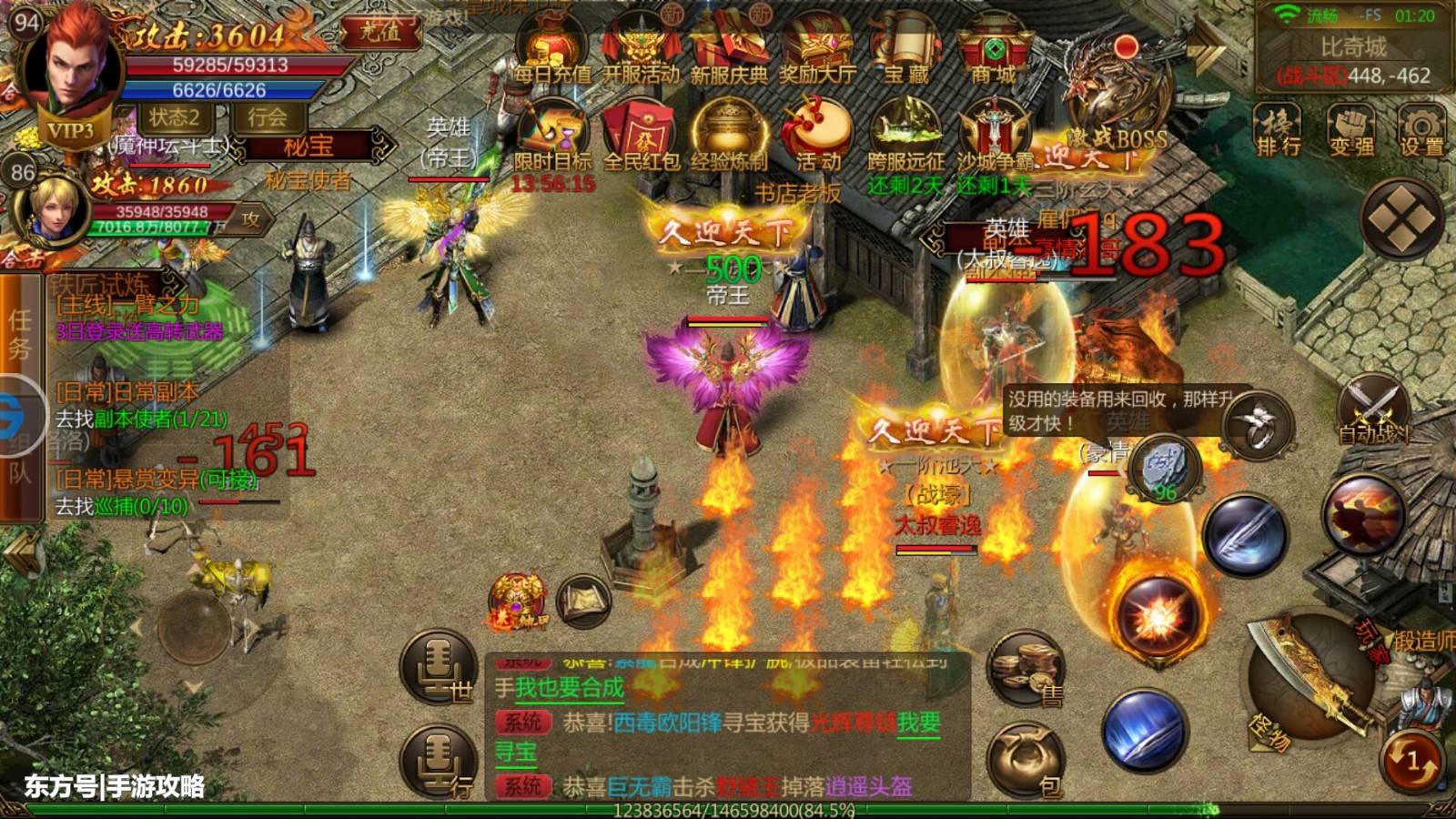Open the 全民红包 red envelope event
Image resolution: width=1456 pixels, height=819 pixels.
642,136
